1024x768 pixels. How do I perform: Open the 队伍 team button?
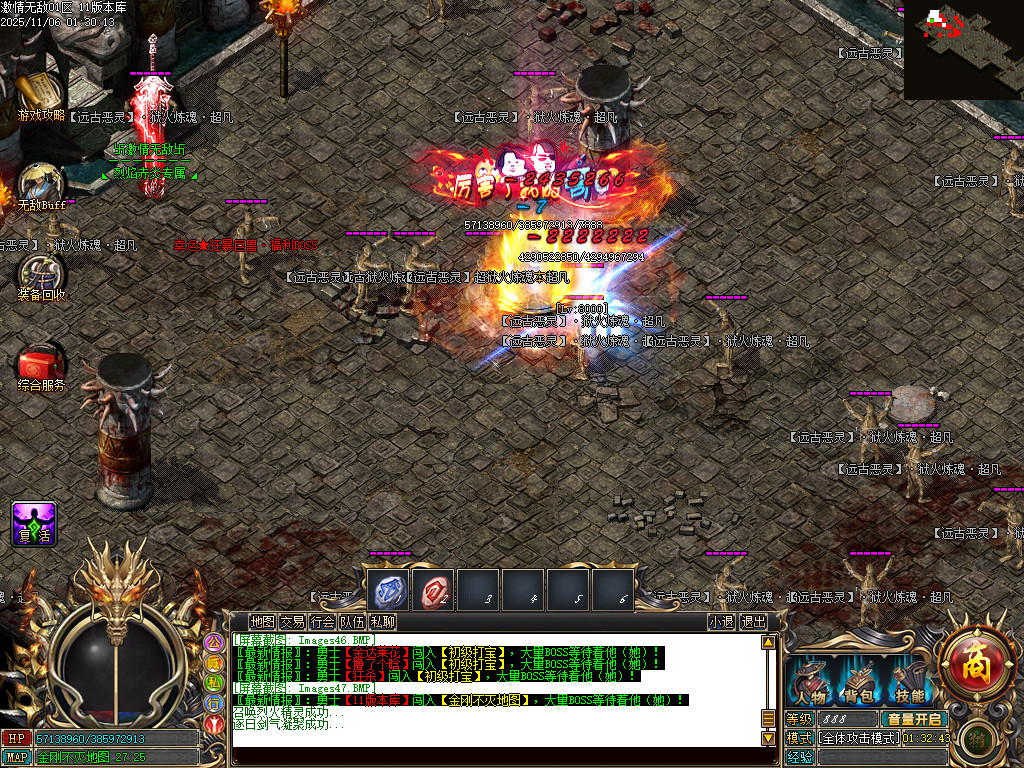coord(352,622)
